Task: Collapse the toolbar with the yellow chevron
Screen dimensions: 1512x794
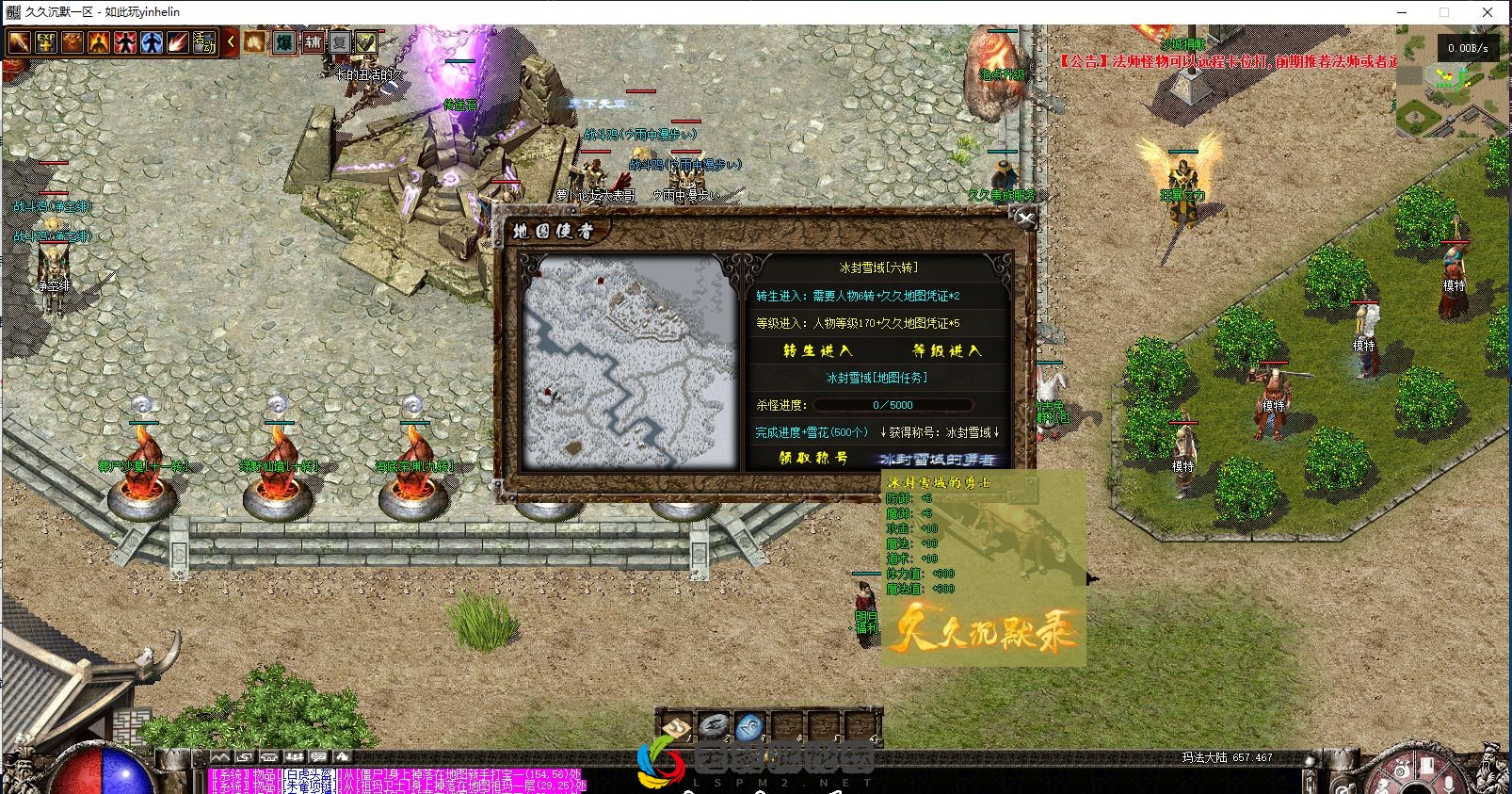Action: (x=232, y=43)
